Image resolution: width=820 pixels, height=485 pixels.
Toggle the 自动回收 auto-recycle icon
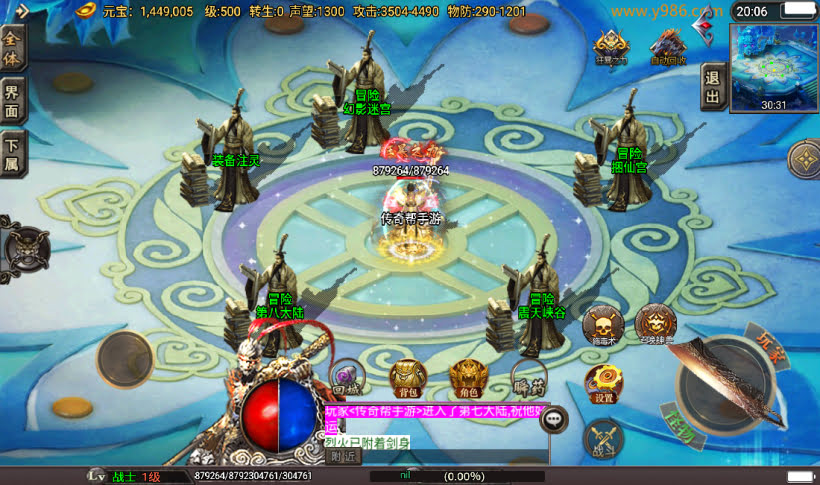click(667, 46)
